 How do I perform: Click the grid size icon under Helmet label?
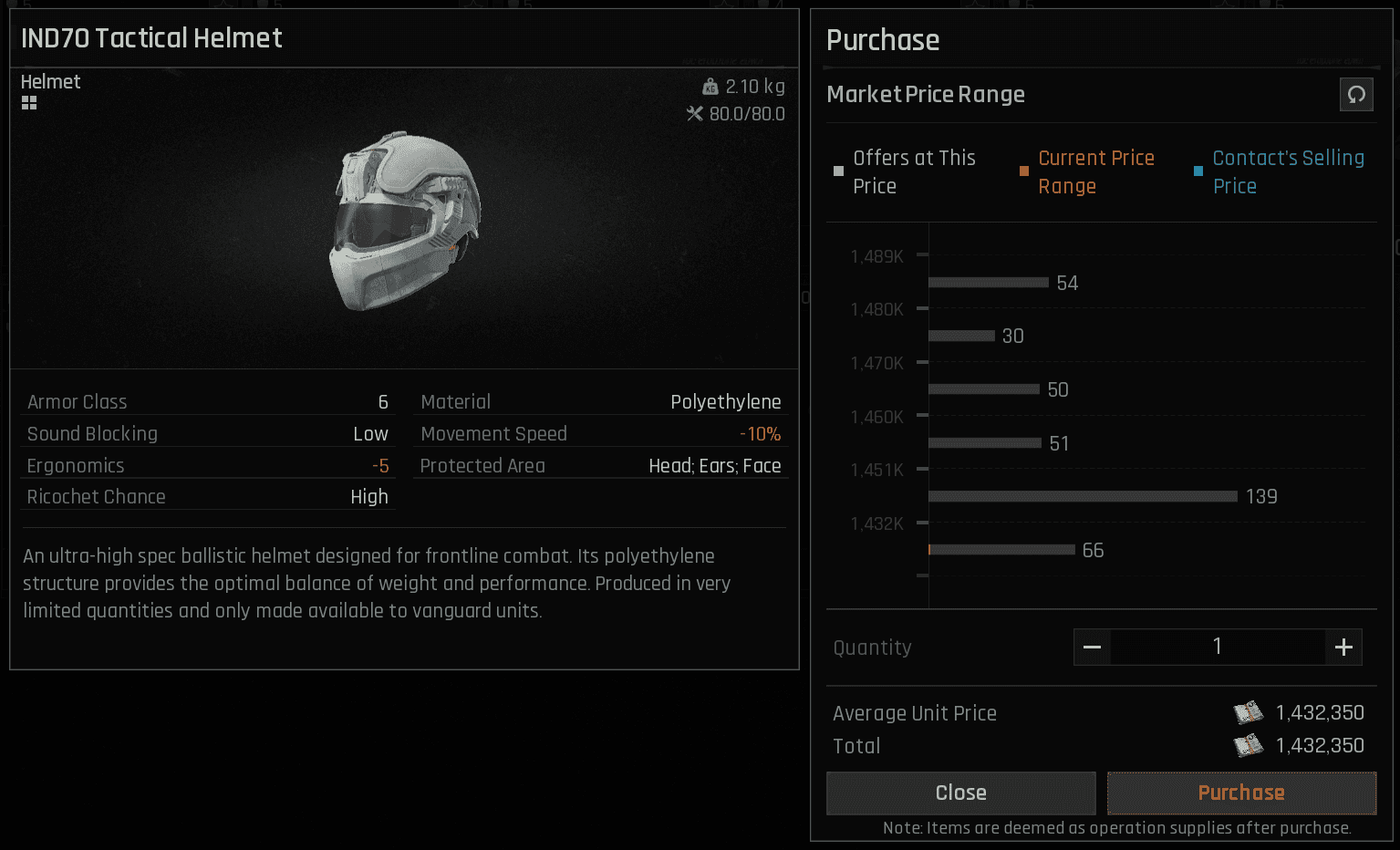tap(29, 102)
